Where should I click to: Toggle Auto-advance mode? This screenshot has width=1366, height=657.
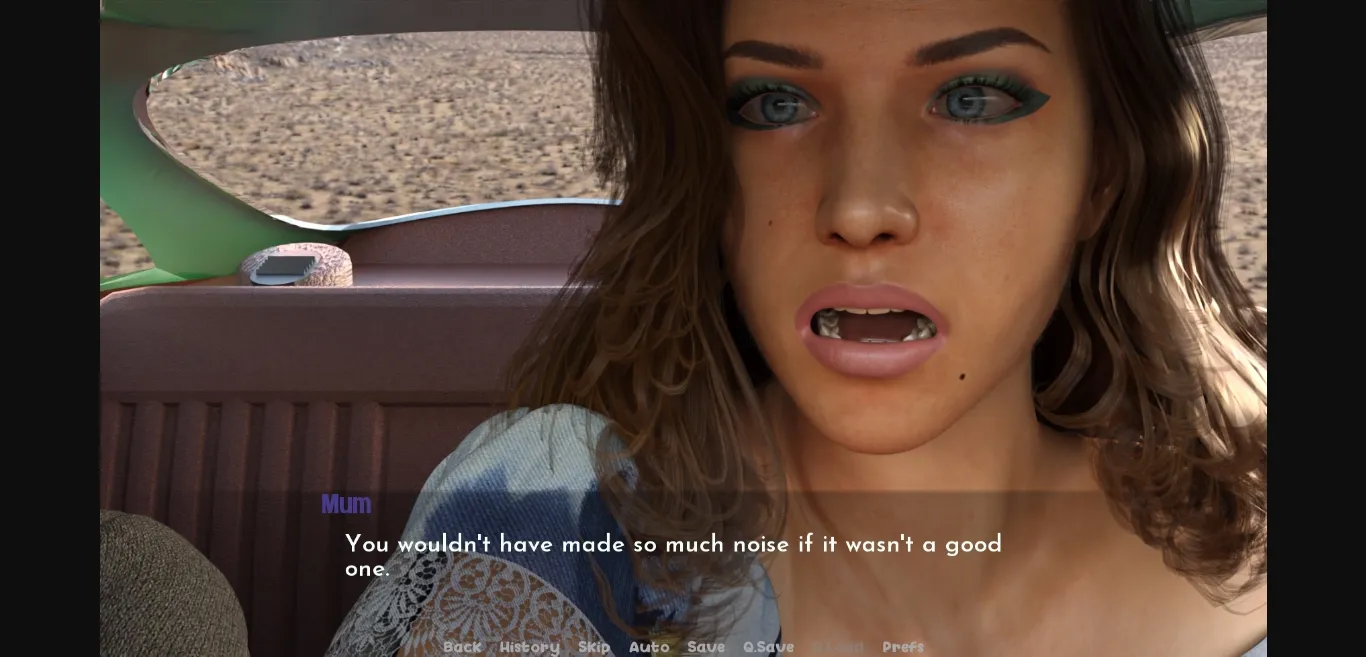(x=649, y=647)
